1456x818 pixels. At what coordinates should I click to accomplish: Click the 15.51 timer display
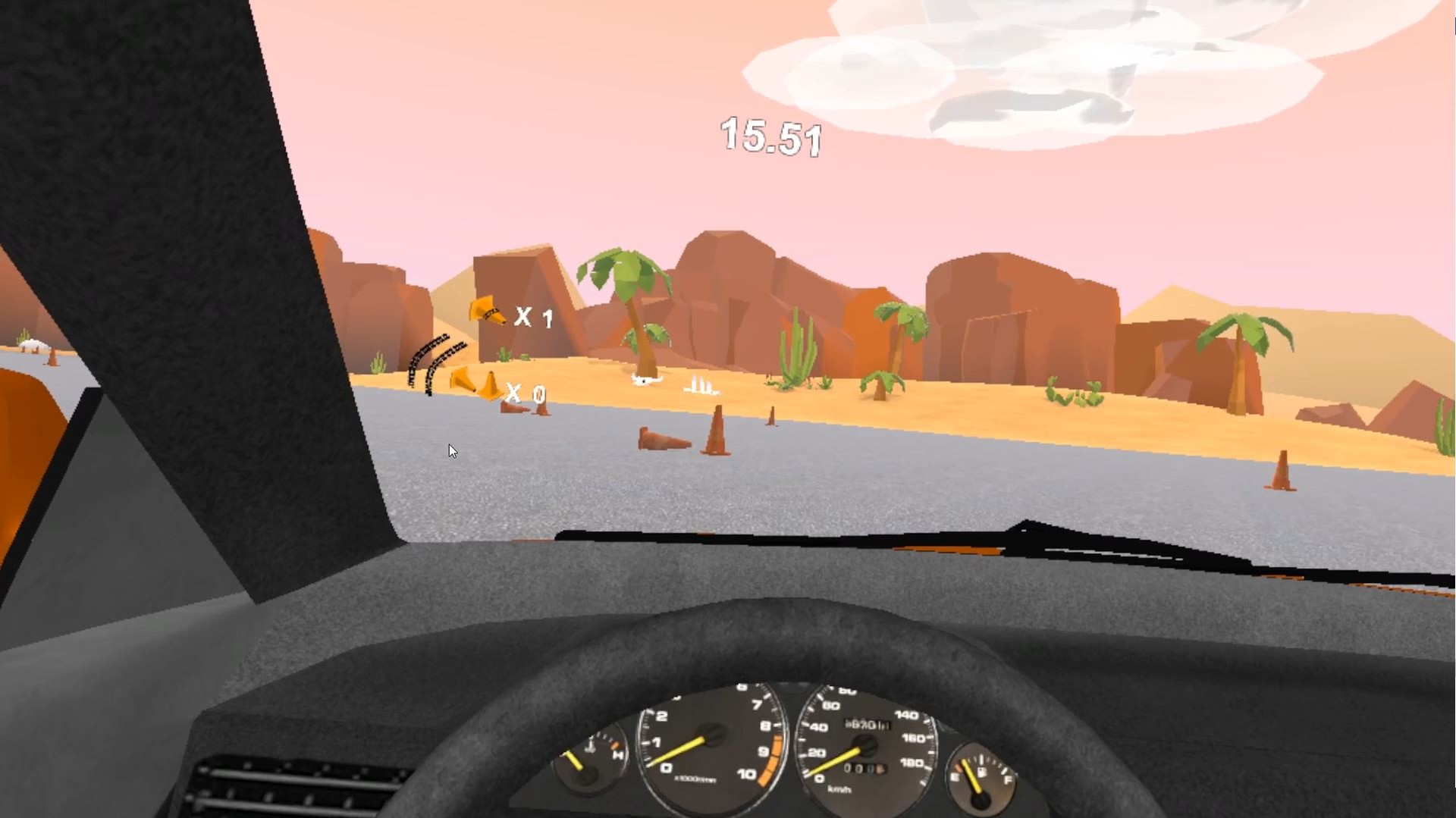770,138
